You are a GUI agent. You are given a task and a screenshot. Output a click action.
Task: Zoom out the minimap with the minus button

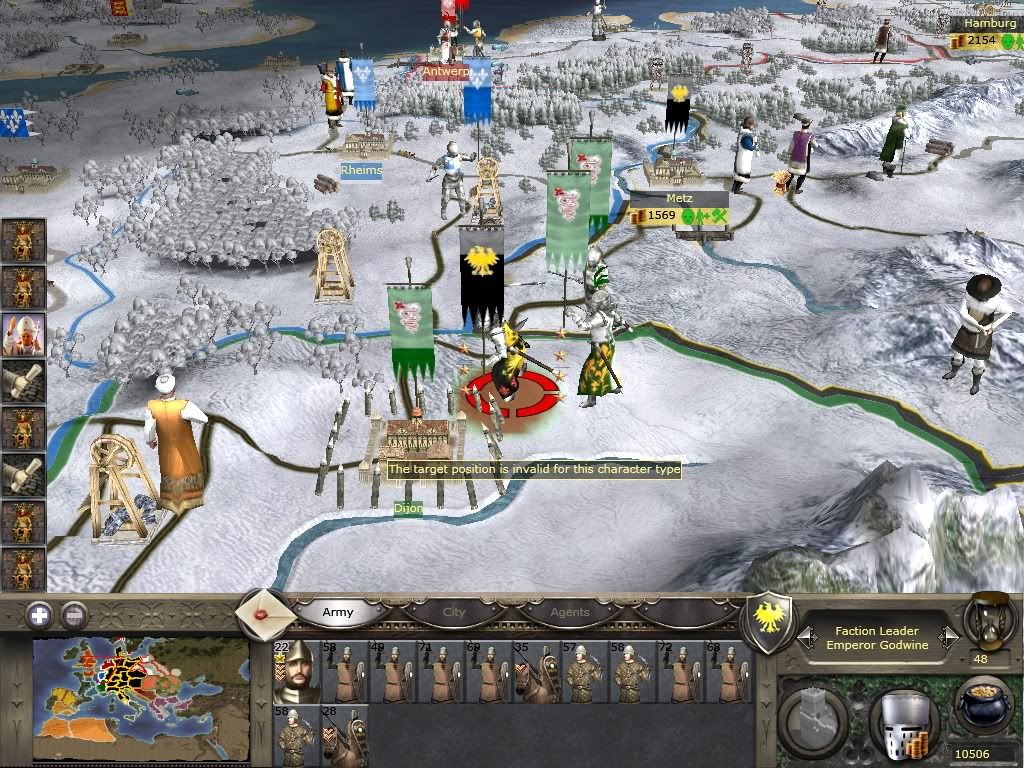(x=74, y=615)
